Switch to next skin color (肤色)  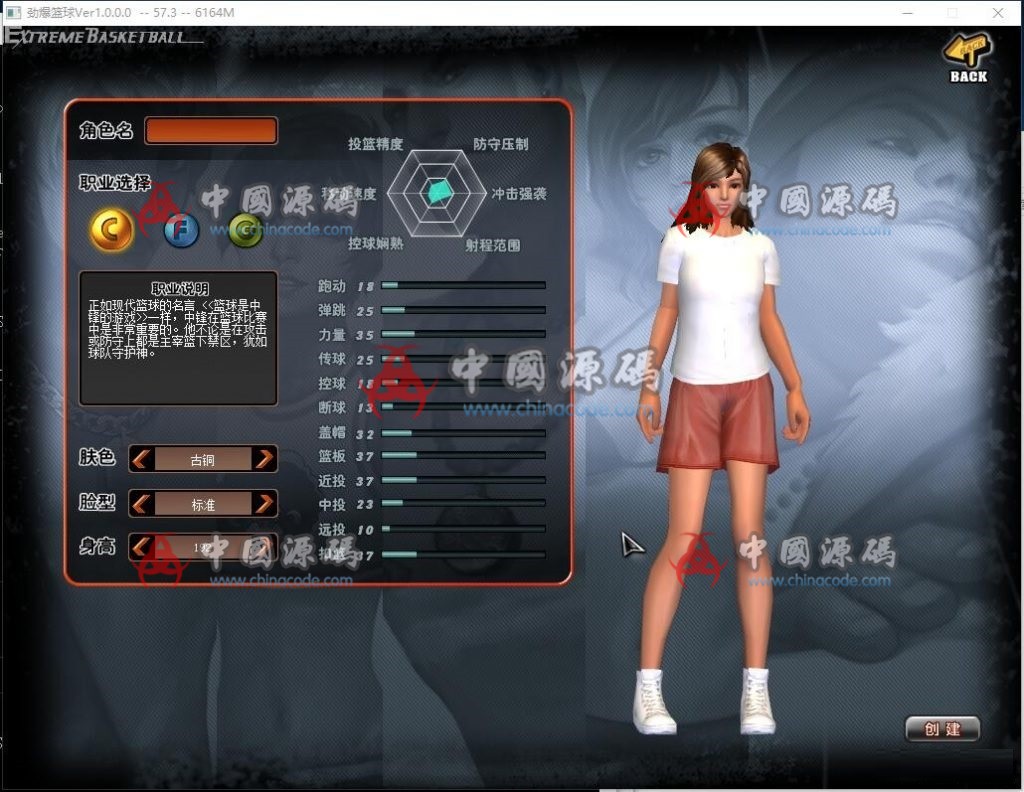click(x=264, y=459)
